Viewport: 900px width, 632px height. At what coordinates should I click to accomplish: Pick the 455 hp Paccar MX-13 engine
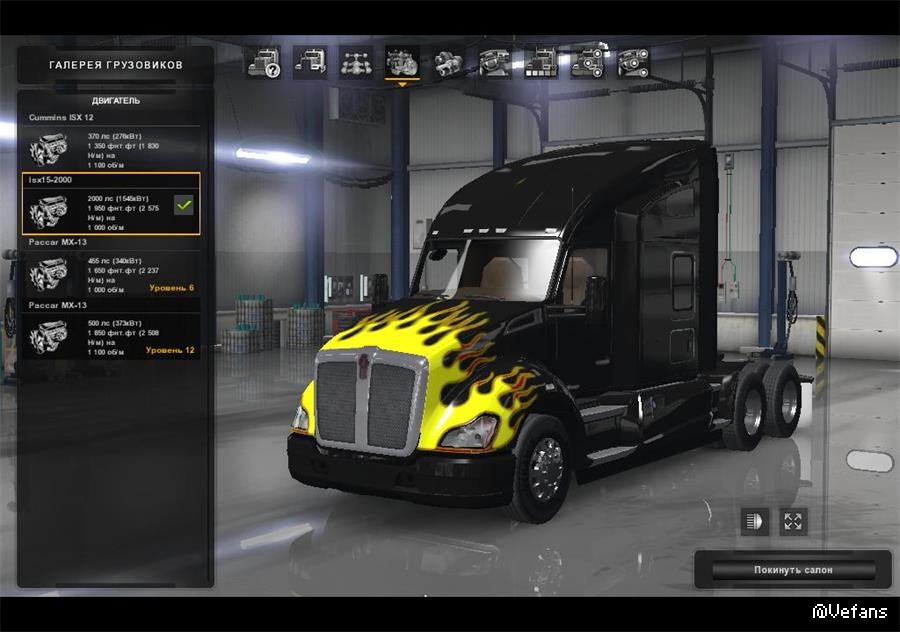click(x=110, y=272)
